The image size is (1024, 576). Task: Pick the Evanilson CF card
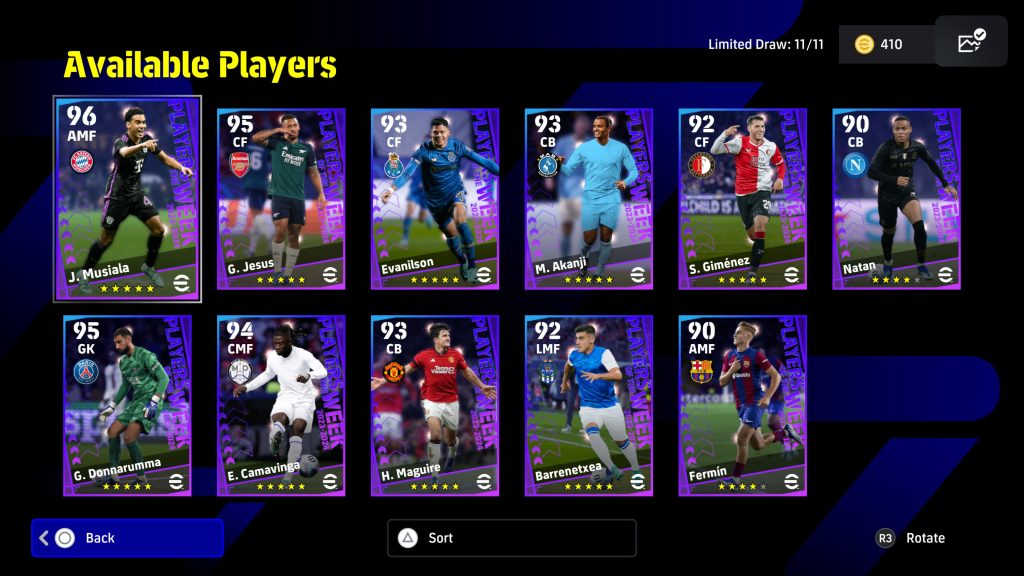coord(435,199)
